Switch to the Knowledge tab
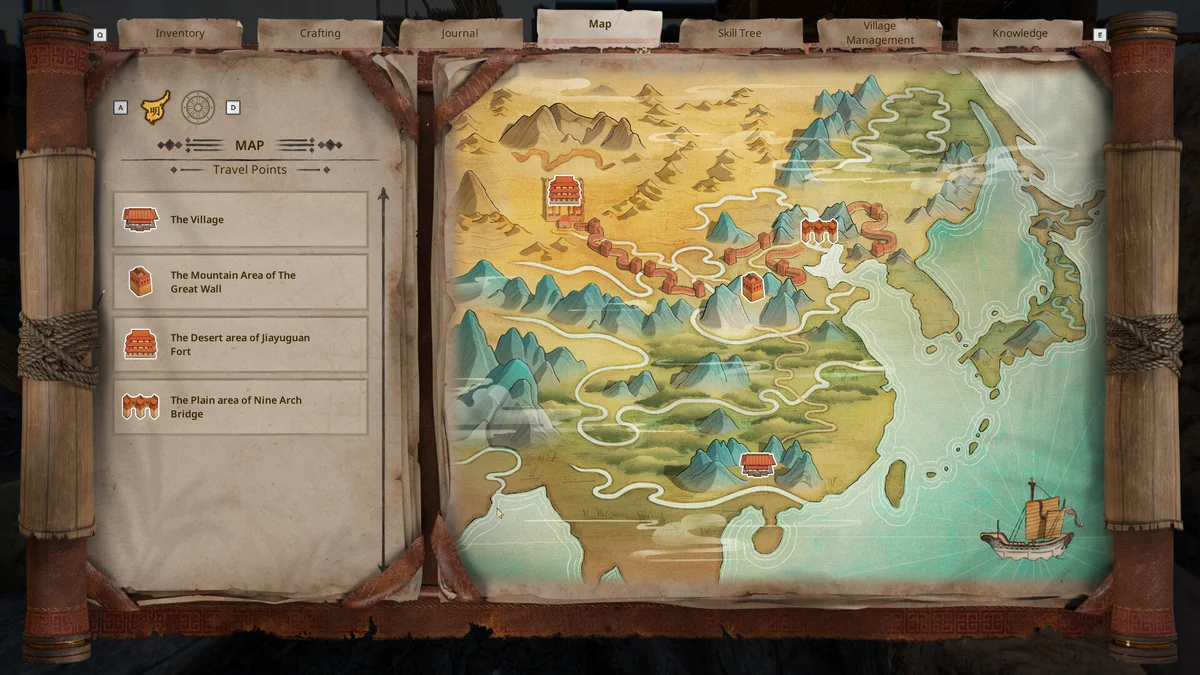1200x675 pixels. [x=1020, y=33]
